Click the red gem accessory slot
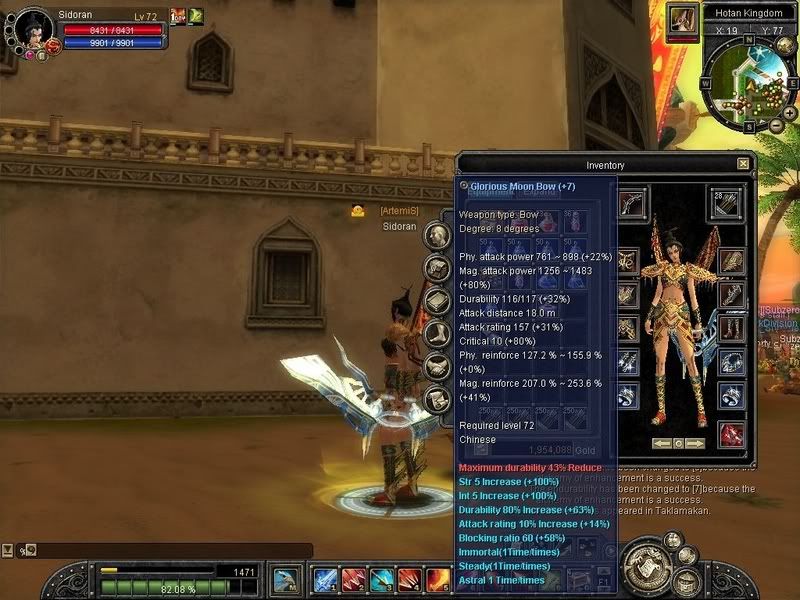Viewport: 800px width, 600px height. click(x=731, y=434)
